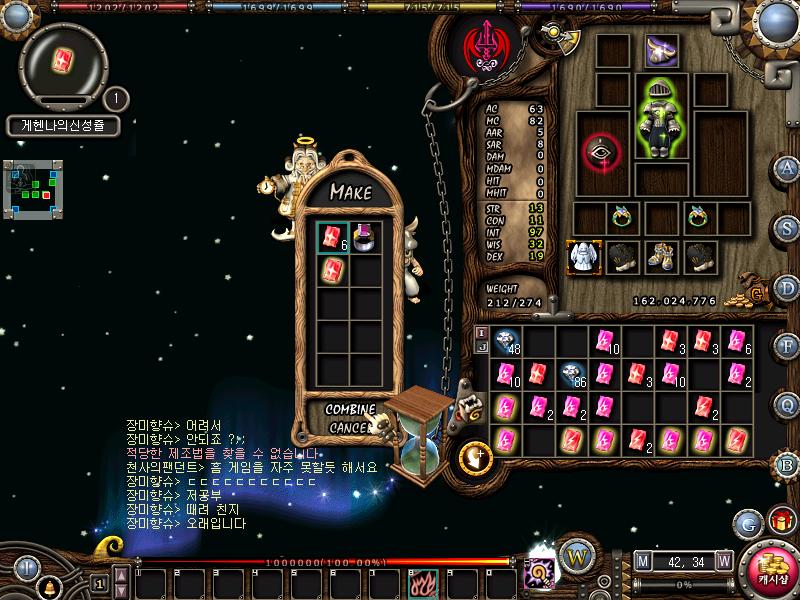The height and width of the screenshot is (600, 800).
Task: Switch to inventory tab I
Action: click(x=481, y=332)
